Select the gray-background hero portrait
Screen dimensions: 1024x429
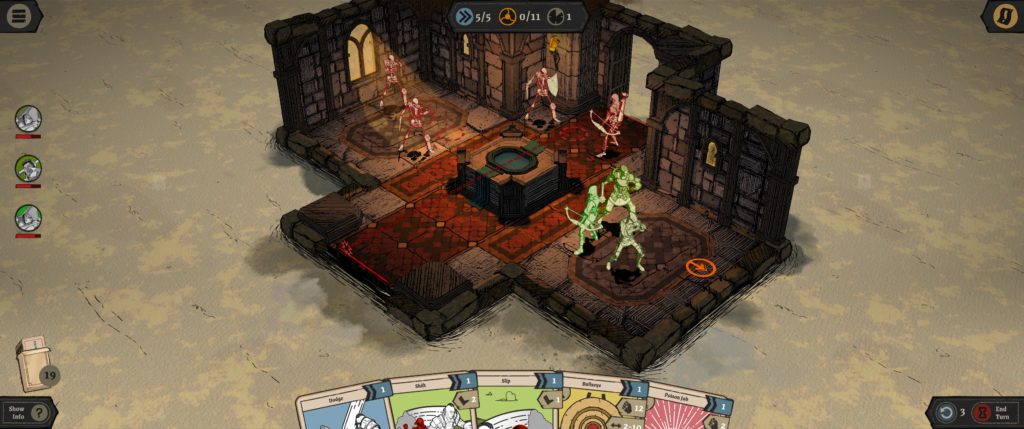pos(28,119)
